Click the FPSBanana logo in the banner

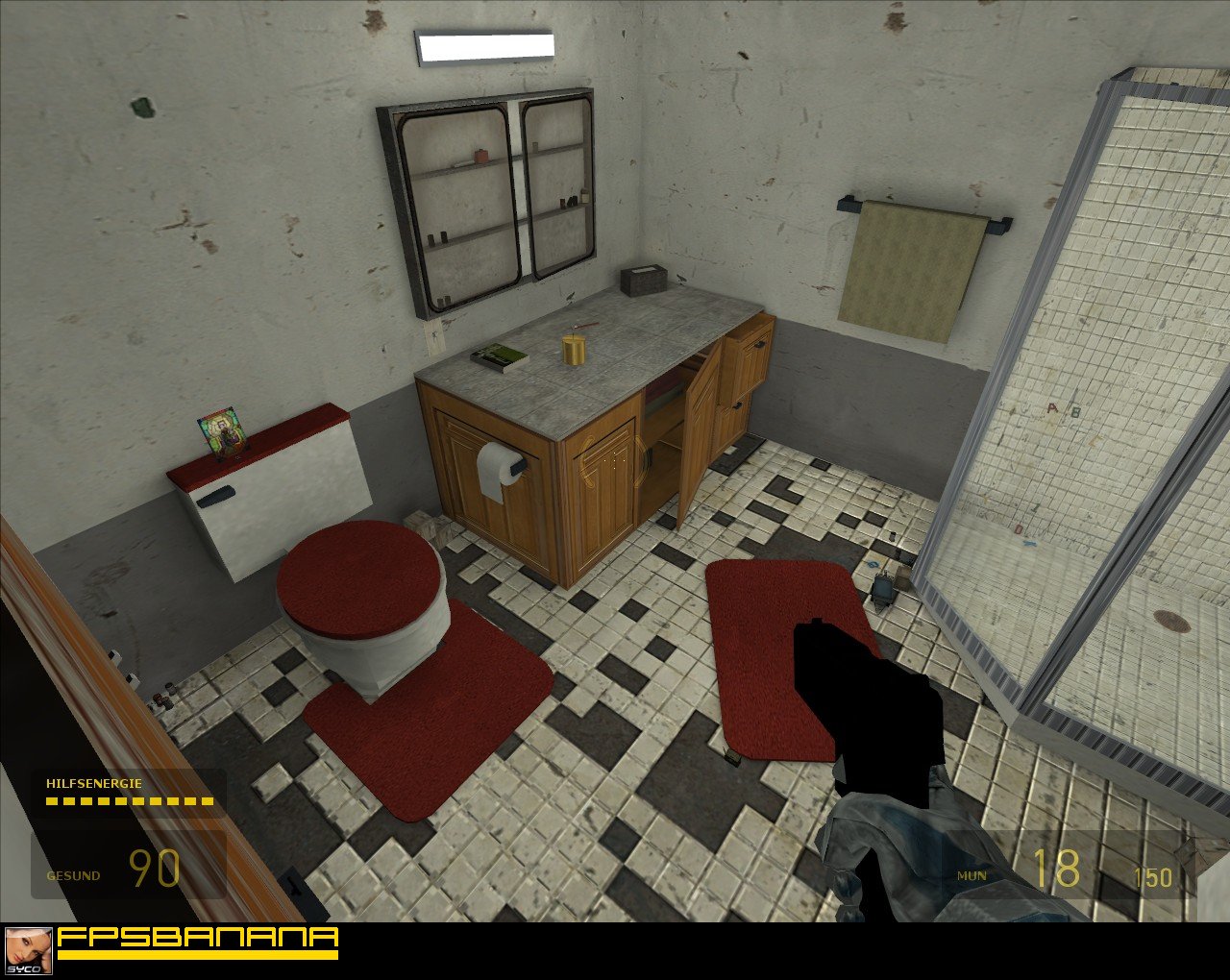(x=197, y=942)
